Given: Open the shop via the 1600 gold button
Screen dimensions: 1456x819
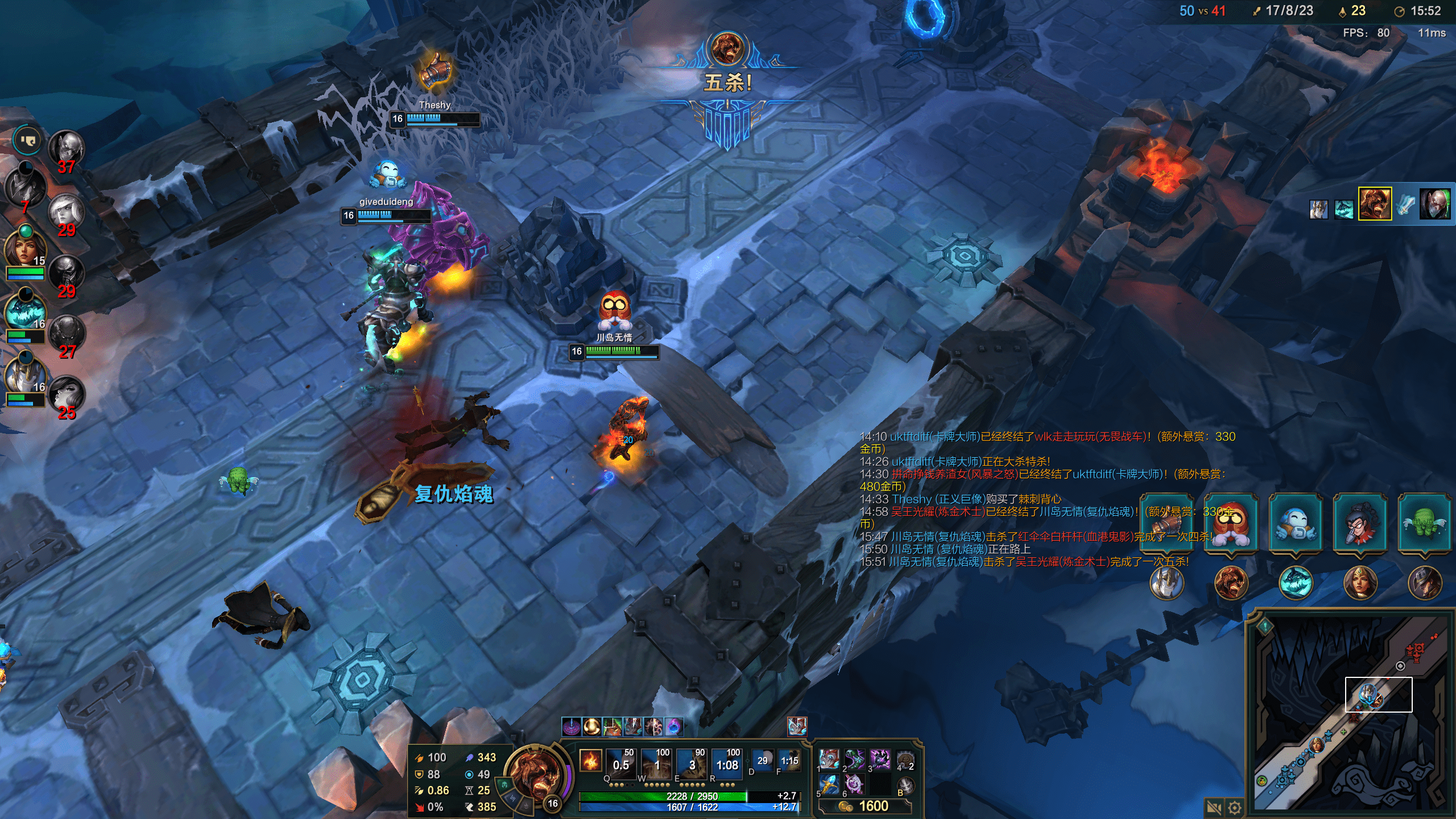Looking at the screenshot, I should pos(865,806).
